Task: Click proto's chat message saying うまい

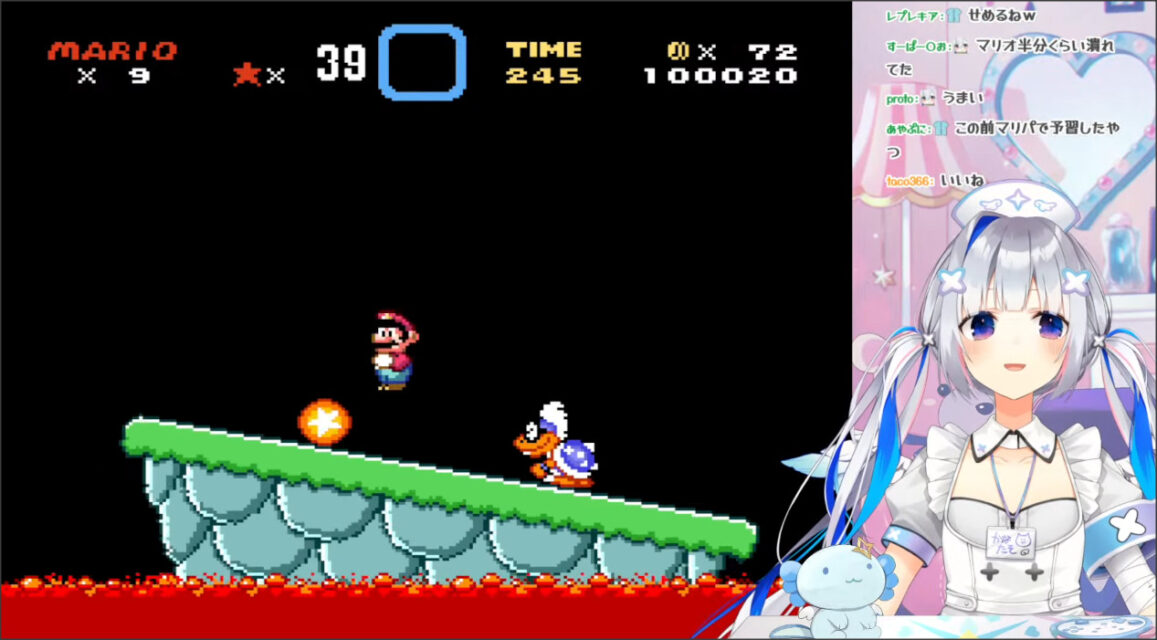Action: click(970, 98)
